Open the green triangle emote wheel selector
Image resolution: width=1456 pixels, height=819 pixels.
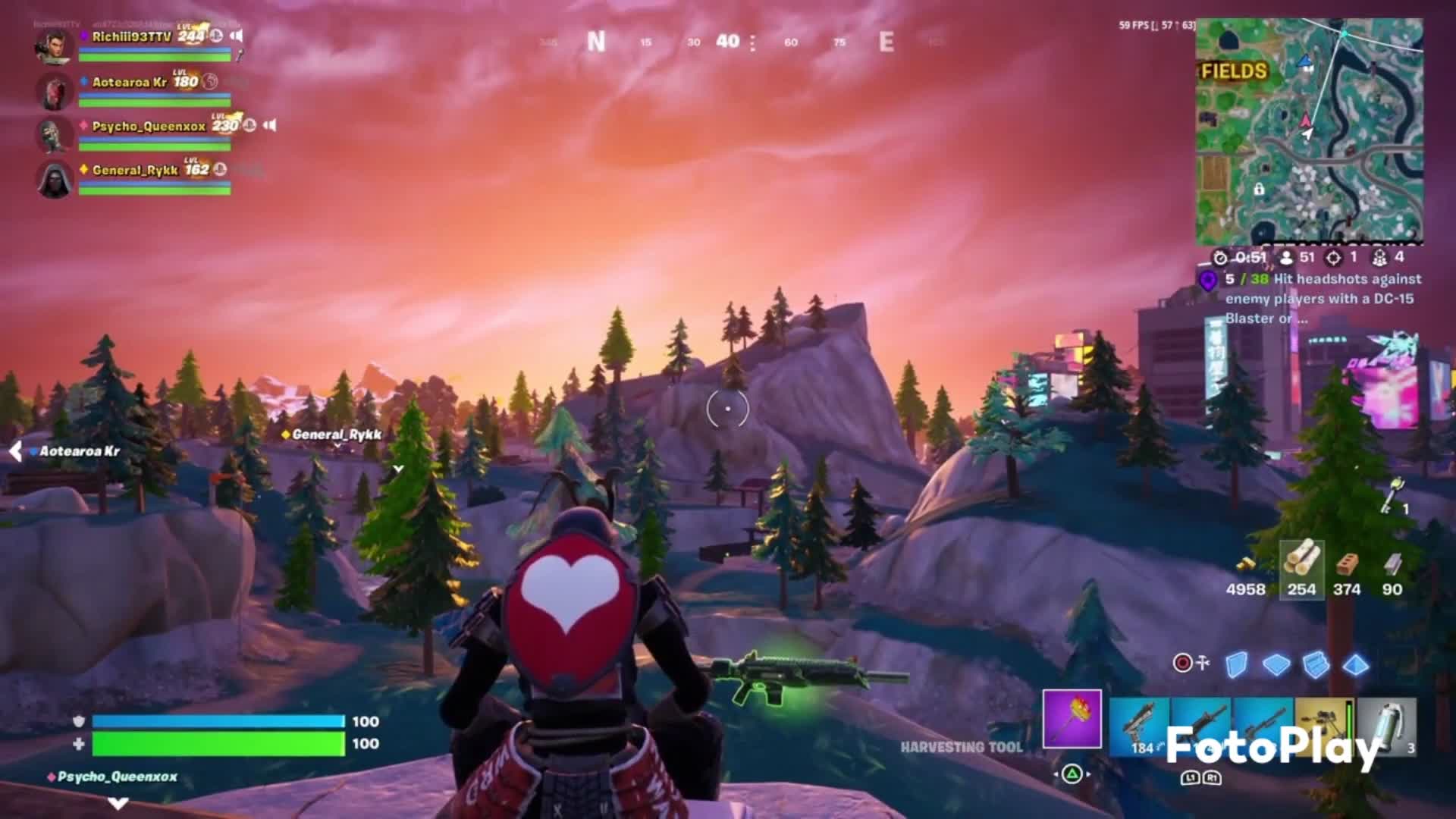[1074, 774]
